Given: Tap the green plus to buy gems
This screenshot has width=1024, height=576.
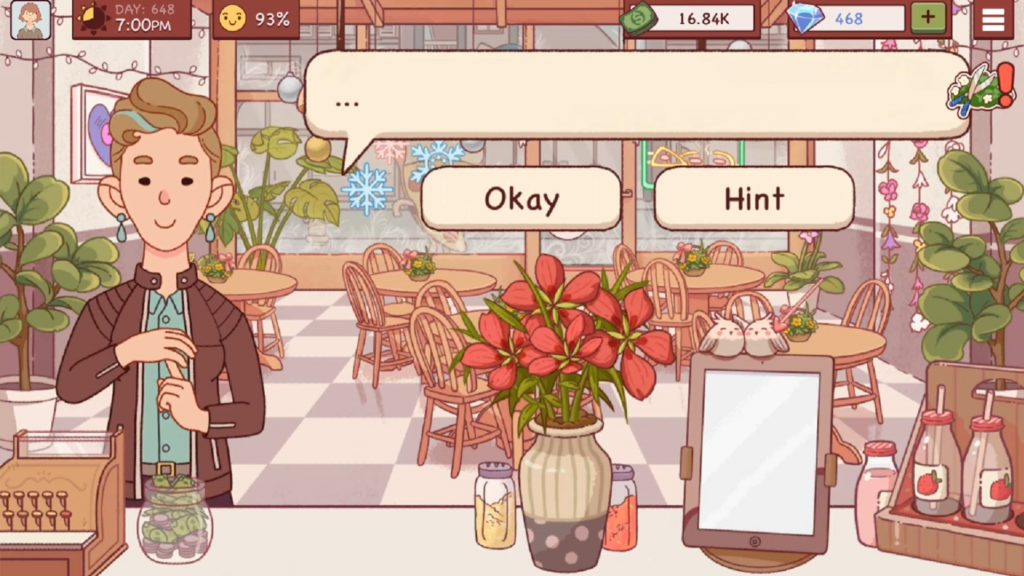Looking at the screenshot, I should click(x=927, y=18).
